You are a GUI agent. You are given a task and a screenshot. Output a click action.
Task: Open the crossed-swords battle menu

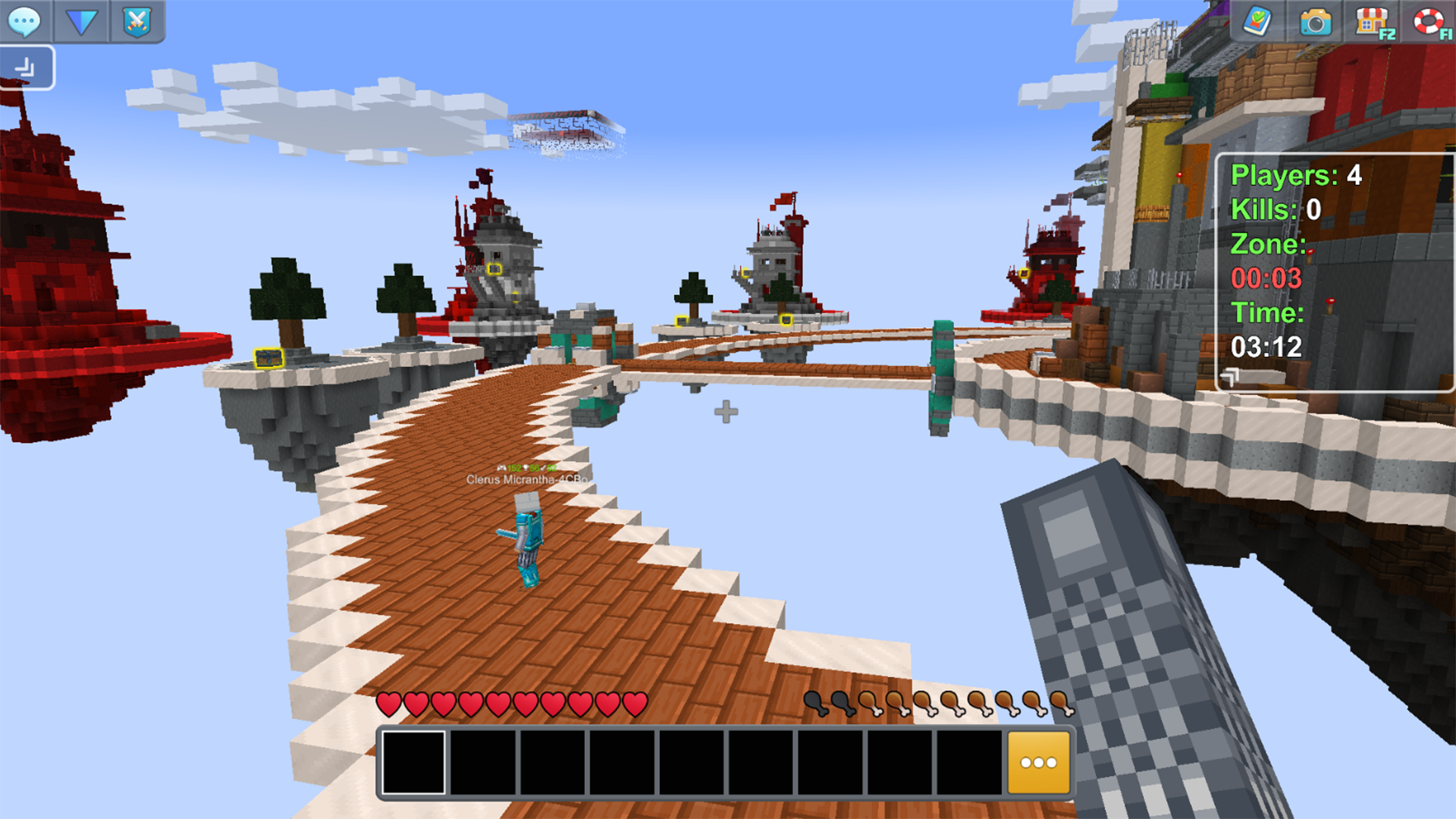coord(136,21)
